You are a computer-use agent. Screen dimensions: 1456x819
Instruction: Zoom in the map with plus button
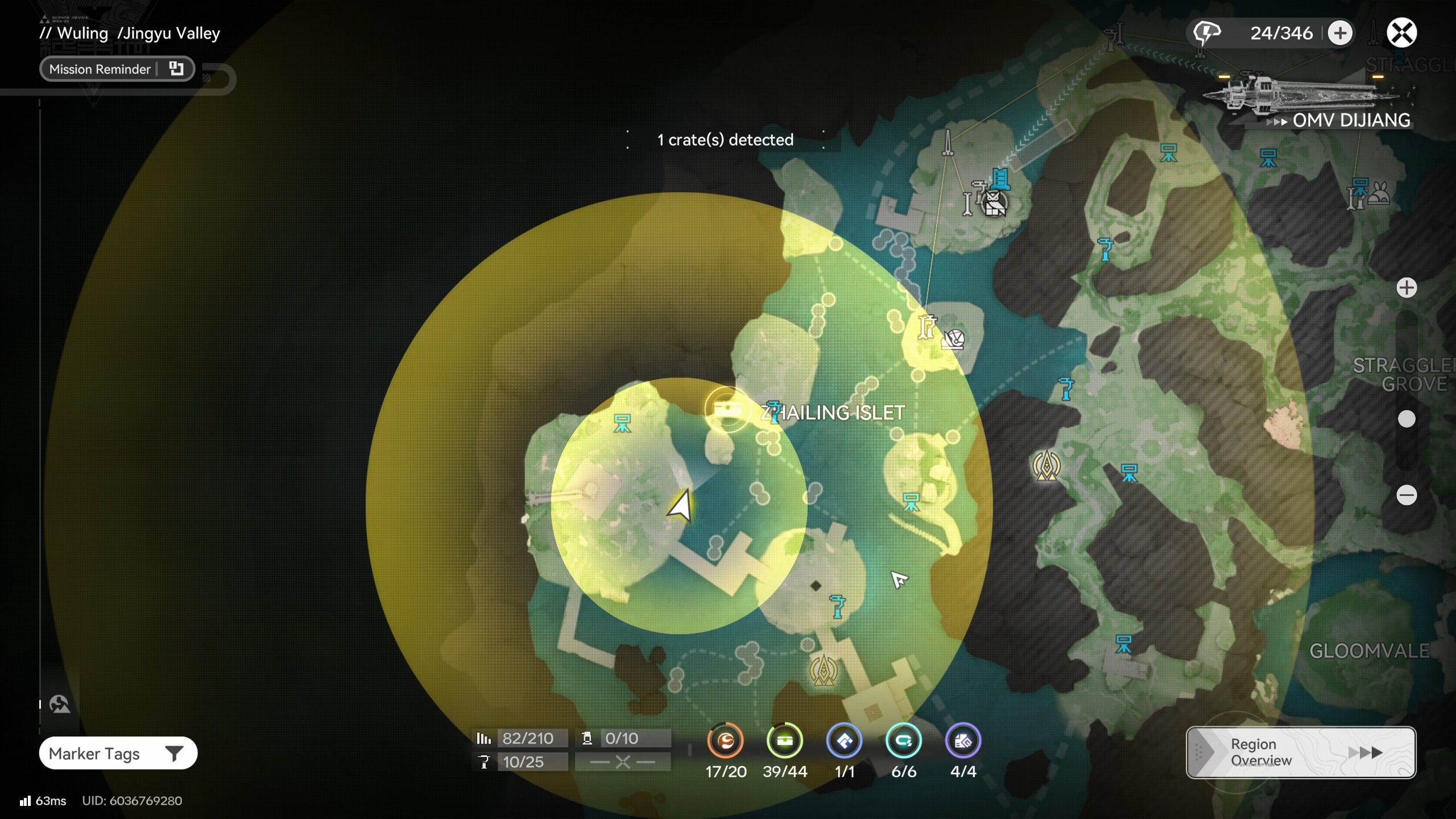tap(1407, 288)
